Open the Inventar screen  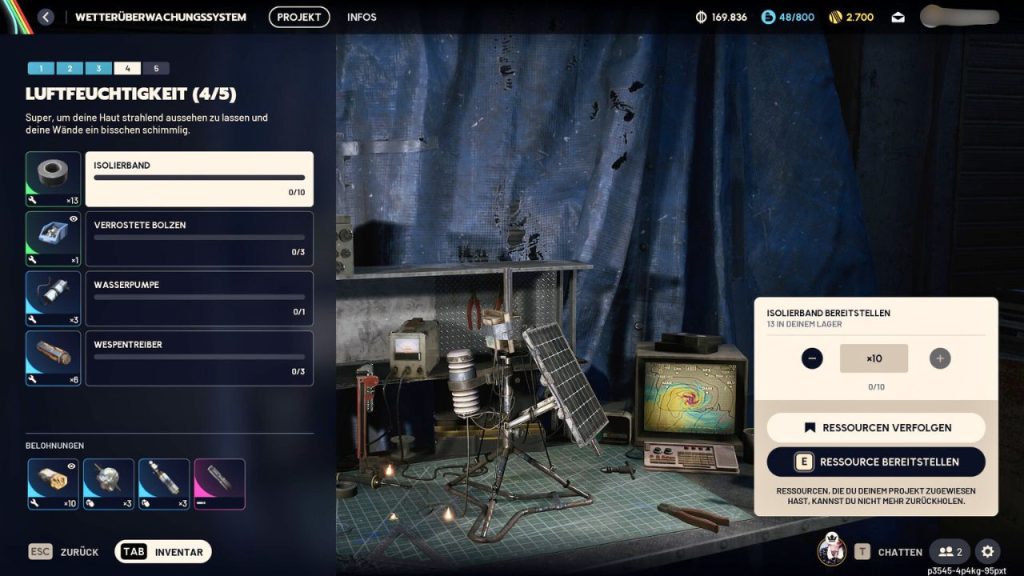[164, 552]
